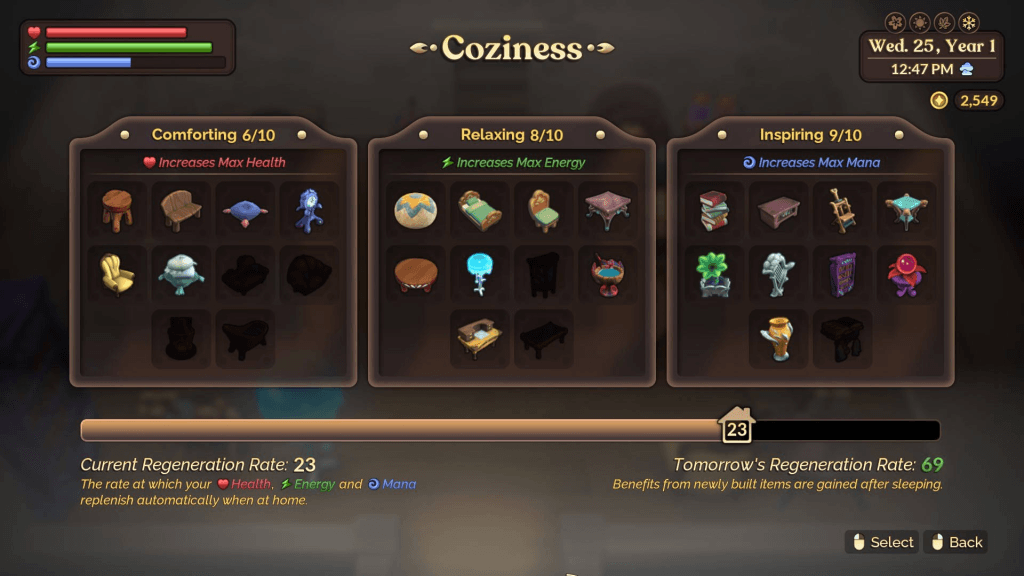
Task: Select the yellow writing desk slot
Action: (480, 338)
